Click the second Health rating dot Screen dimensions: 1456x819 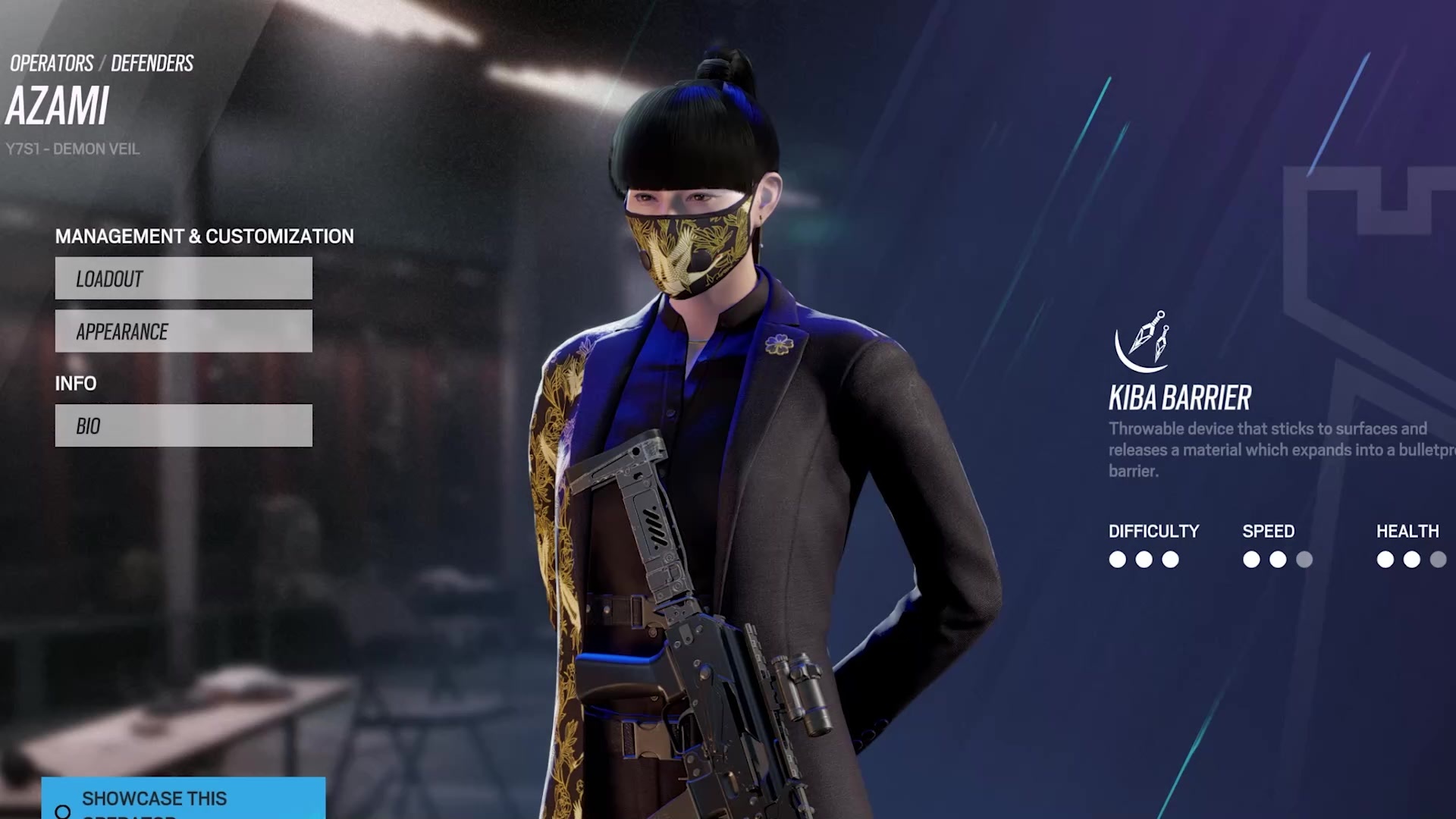[1411, 560]
